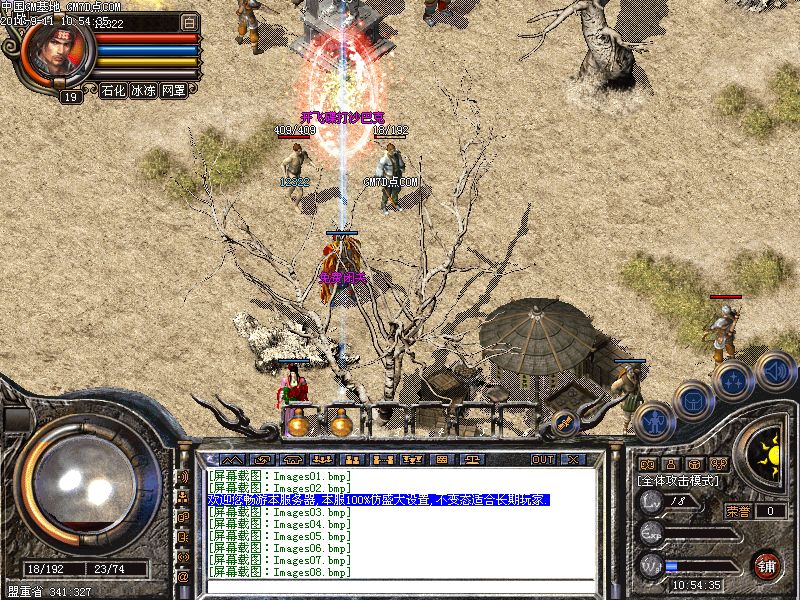Image resolution: width=800 pixels, height=600 pixels.
Task: Click the @ icon beside the chat
Action: pyautogui.click(x=183, y=577)
